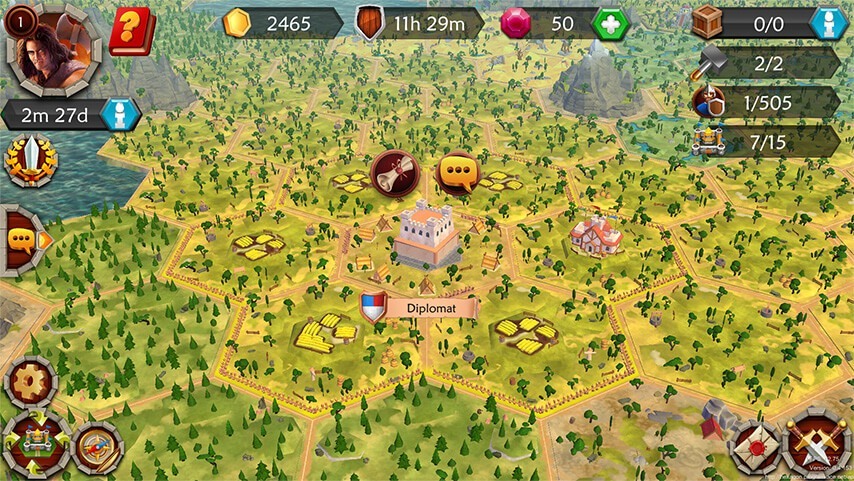Screen dimensions: 854x481
Task: Open the sealed envelope mail button
Action: [x=755, y=446]
